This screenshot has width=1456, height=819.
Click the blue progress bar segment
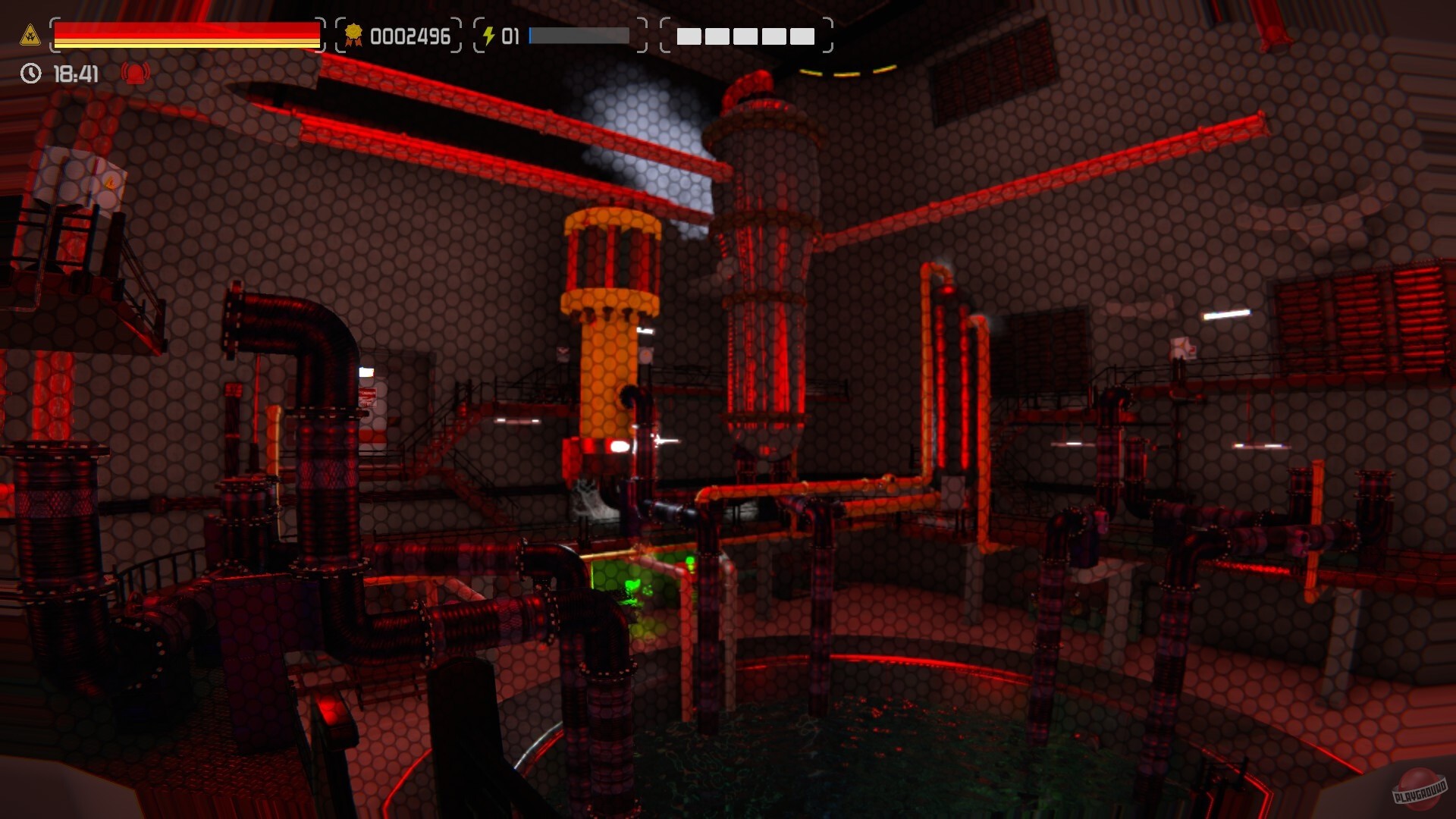tap(531, 35)
